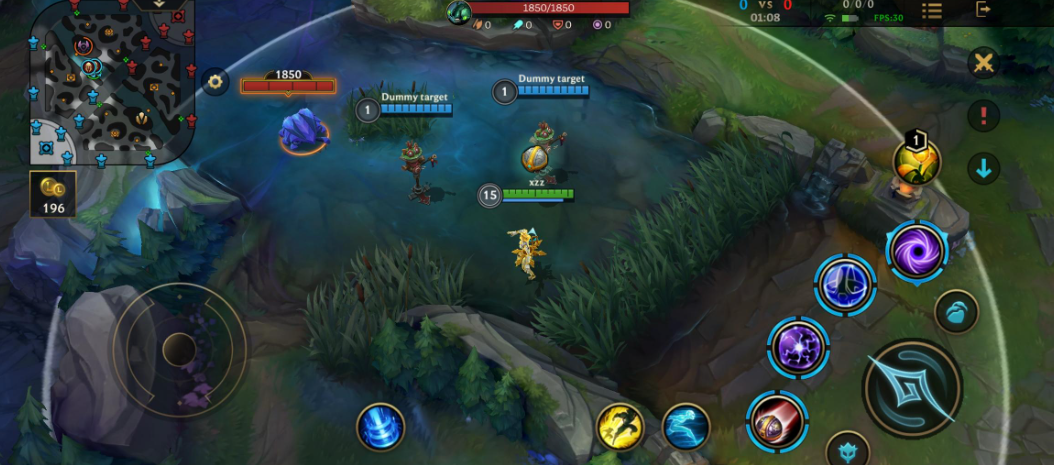Trigger the blue recall swirl button
Viewport: 1054px width, 465px height.
click(x=381, y=427)
